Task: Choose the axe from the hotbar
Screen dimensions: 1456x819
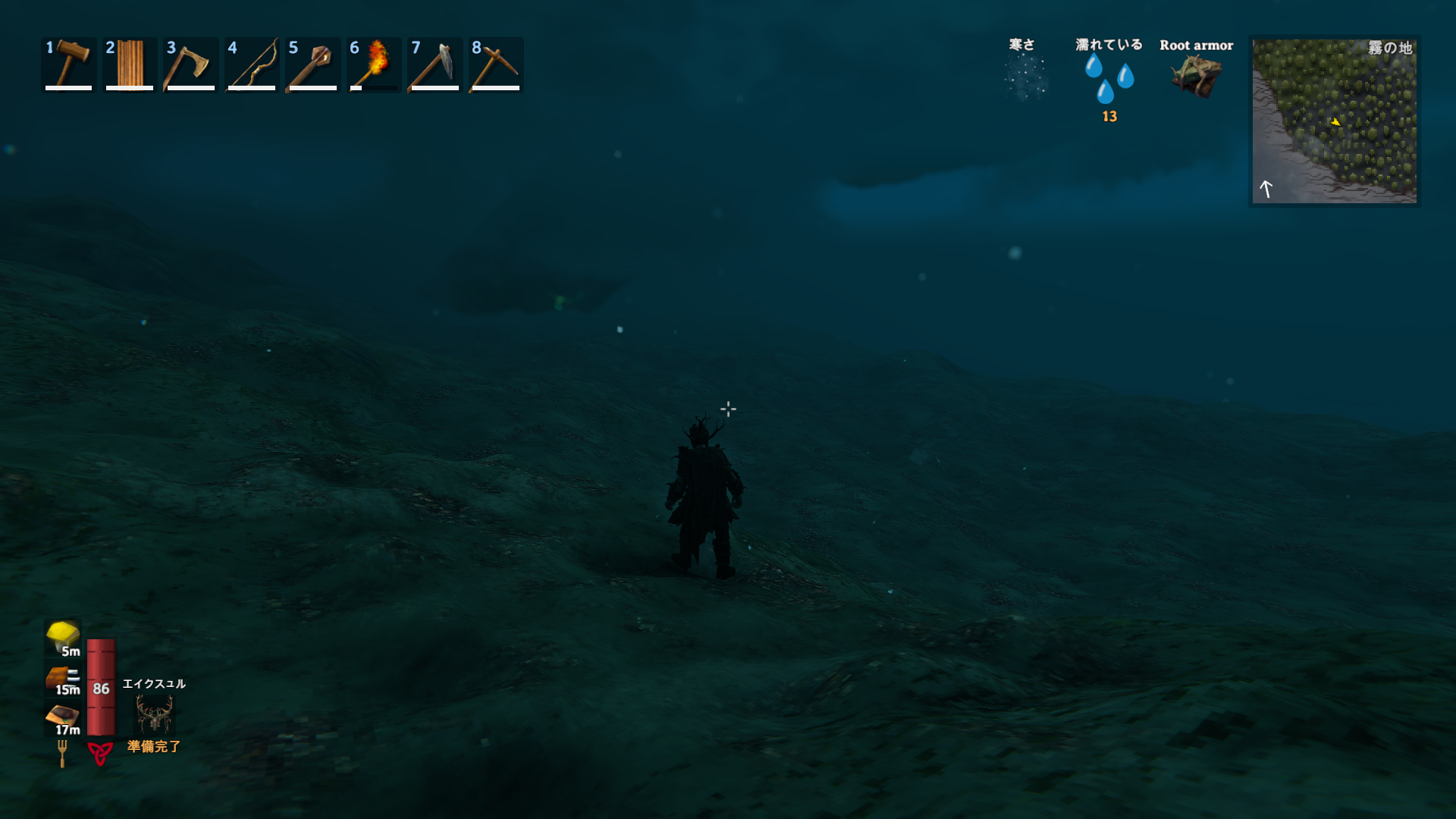Action: (190, 64)
